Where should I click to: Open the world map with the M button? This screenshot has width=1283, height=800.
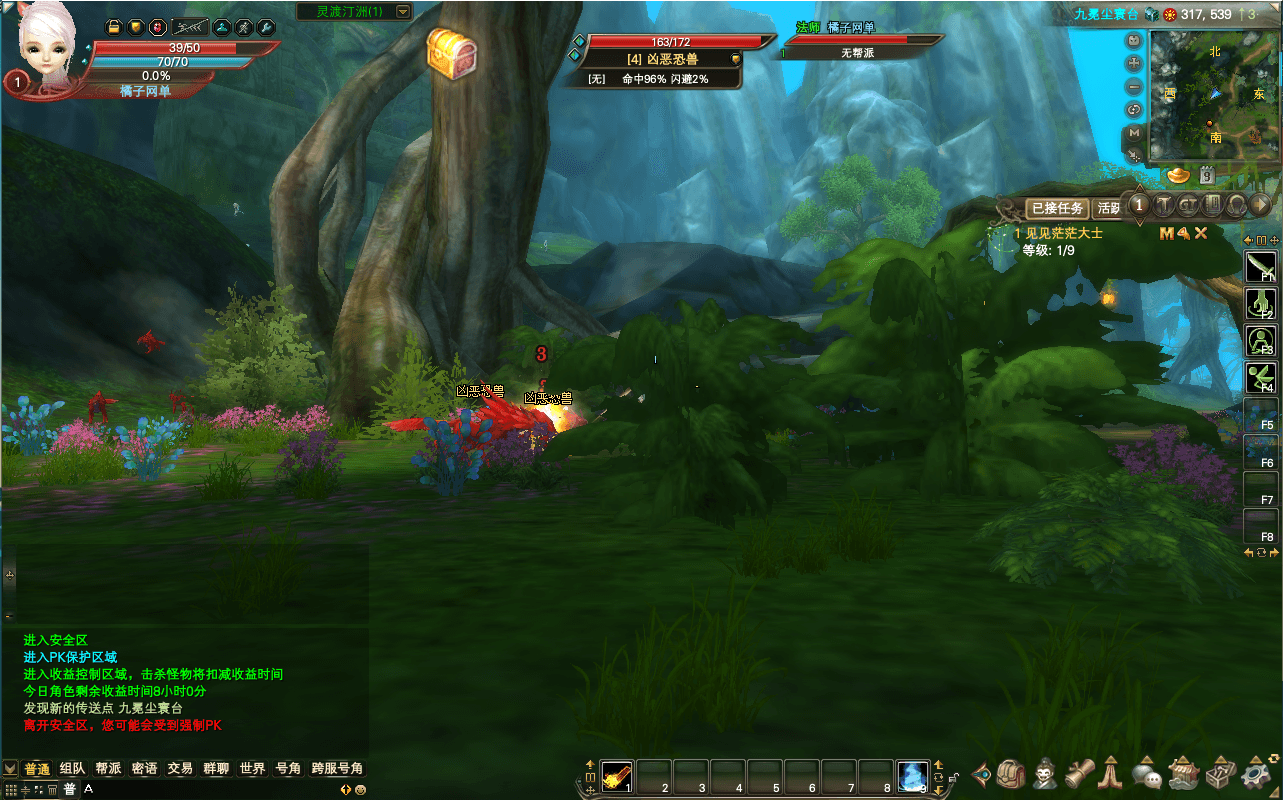[x=1134, y=132]
